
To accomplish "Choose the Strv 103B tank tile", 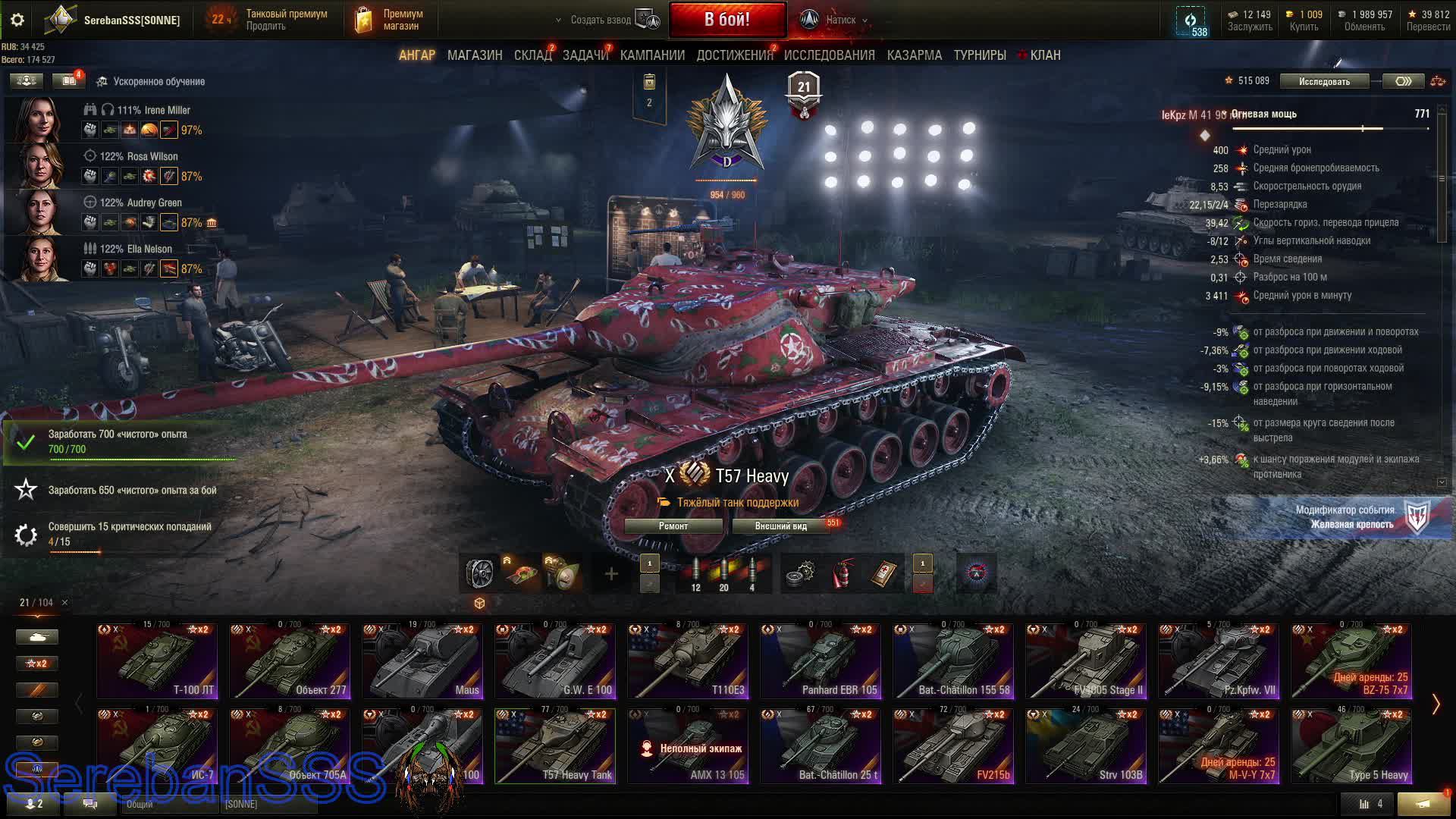I will click(x=1086, y=745).
